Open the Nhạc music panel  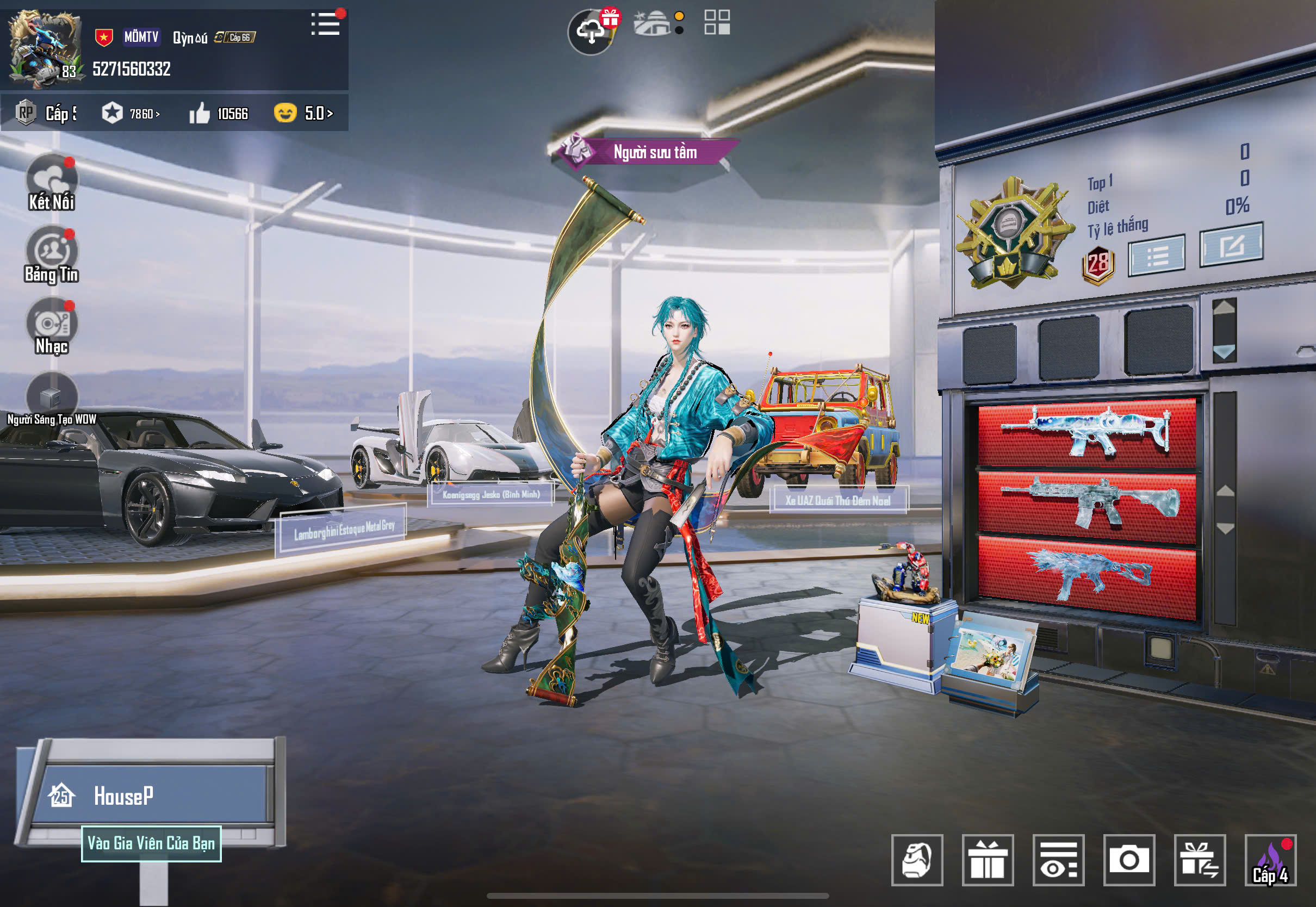tap(52, 327)
